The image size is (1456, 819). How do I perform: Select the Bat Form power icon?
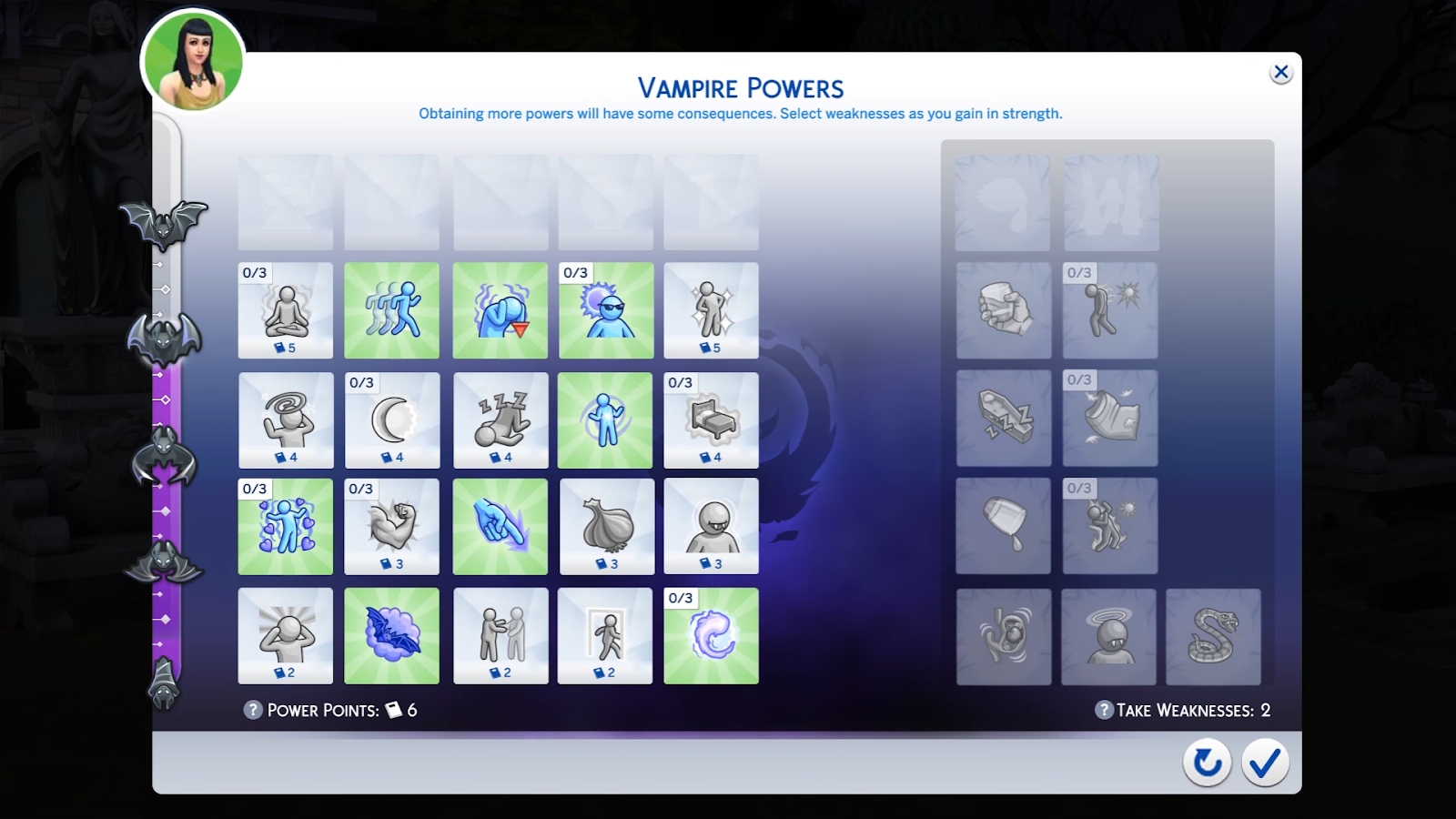point(391,635)
